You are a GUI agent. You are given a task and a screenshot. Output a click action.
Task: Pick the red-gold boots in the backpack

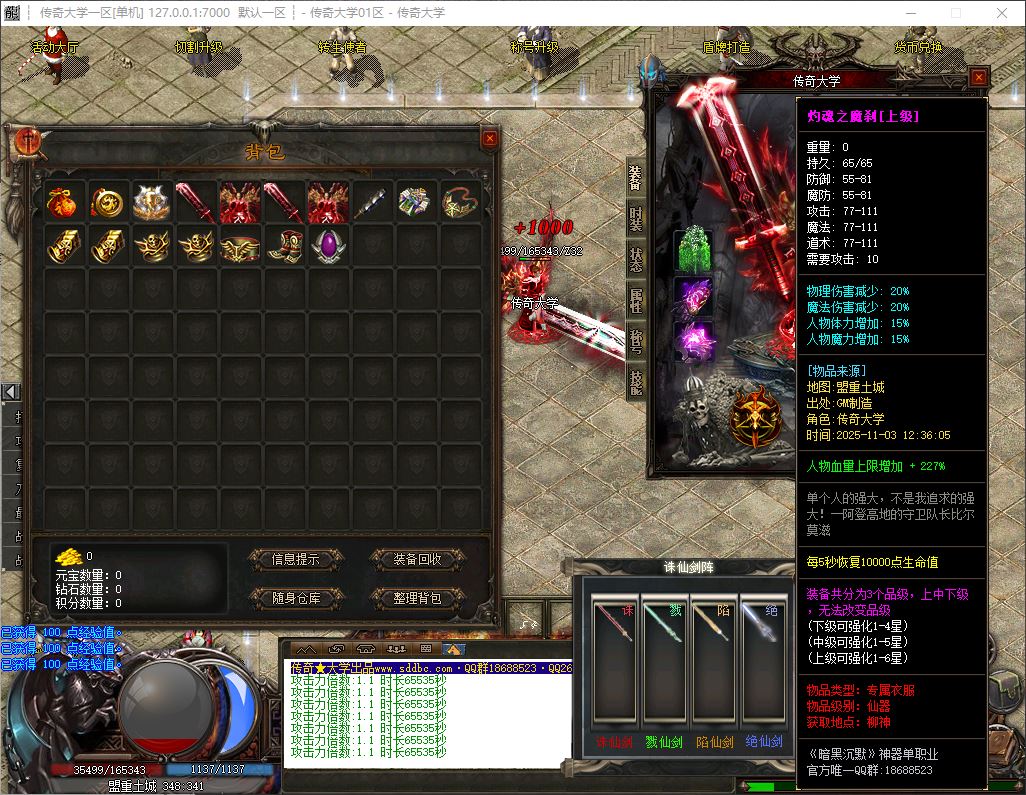coord(283,245)
